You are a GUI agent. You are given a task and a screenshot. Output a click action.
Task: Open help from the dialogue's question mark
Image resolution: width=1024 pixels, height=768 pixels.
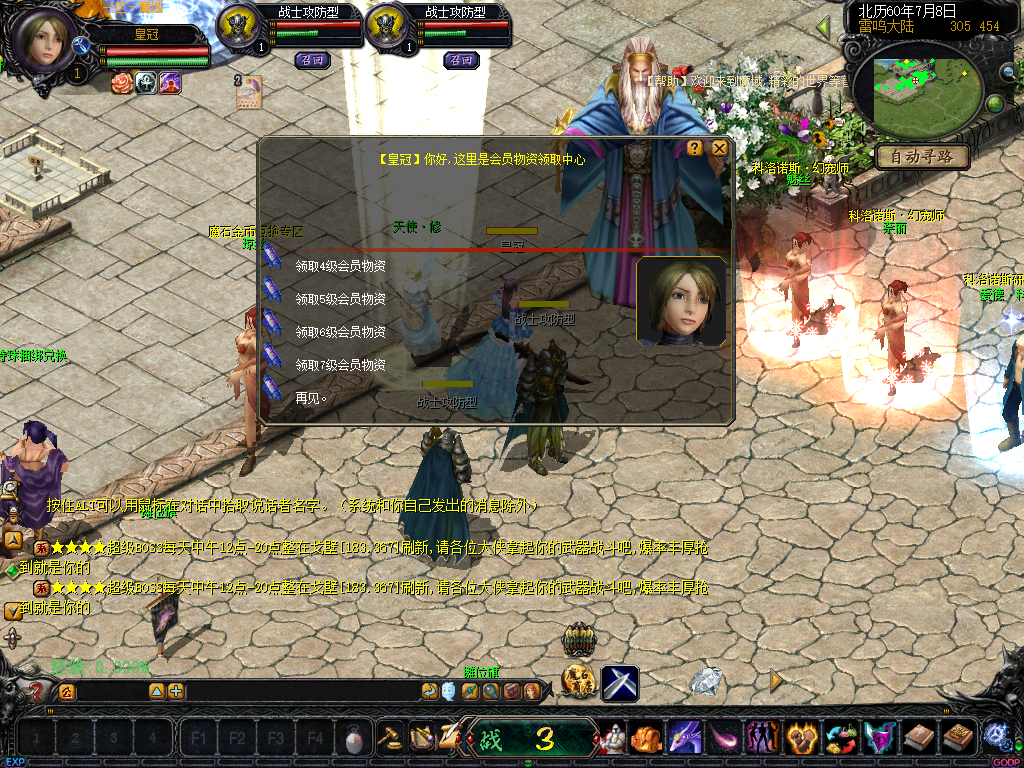695,148
